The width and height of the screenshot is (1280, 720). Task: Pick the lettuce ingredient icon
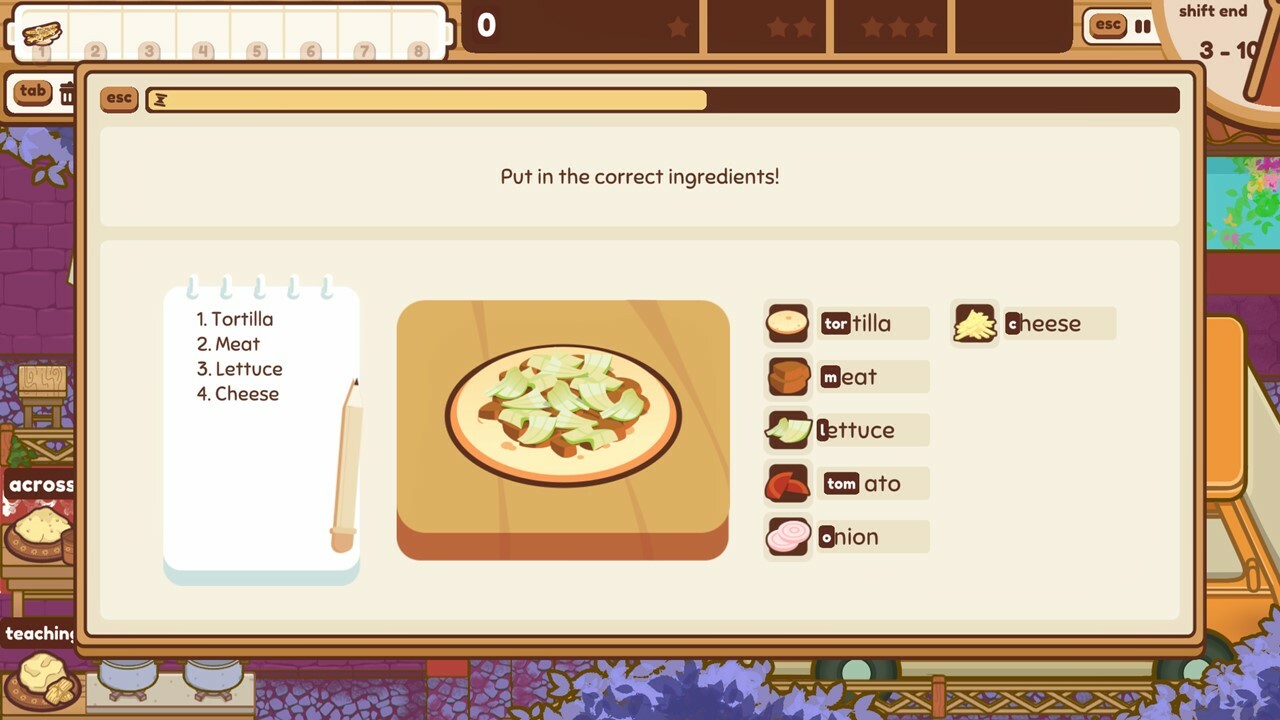tap(787, 430)
